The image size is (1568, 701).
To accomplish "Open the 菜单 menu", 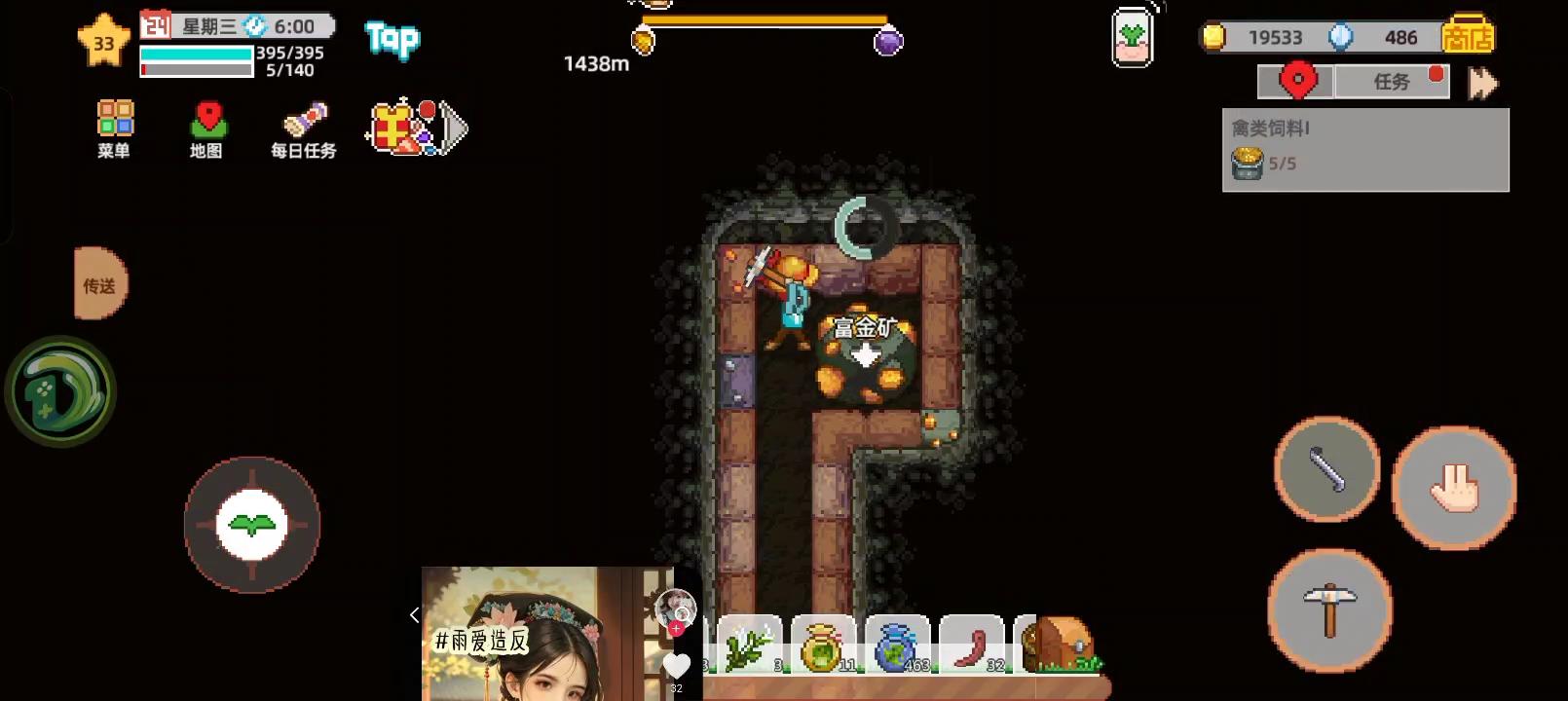I will 114,129.
